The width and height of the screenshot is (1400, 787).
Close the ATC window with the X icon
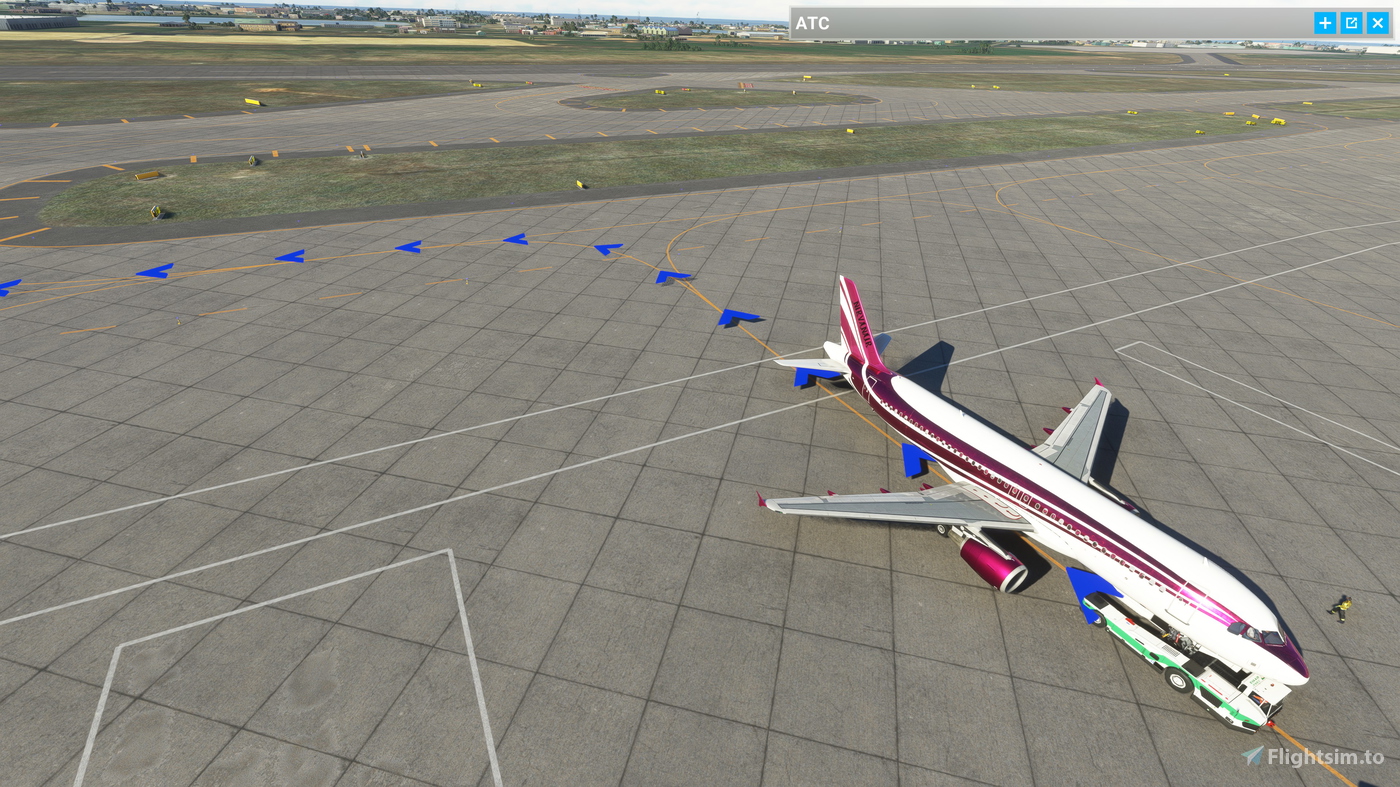pos(1378,21)
